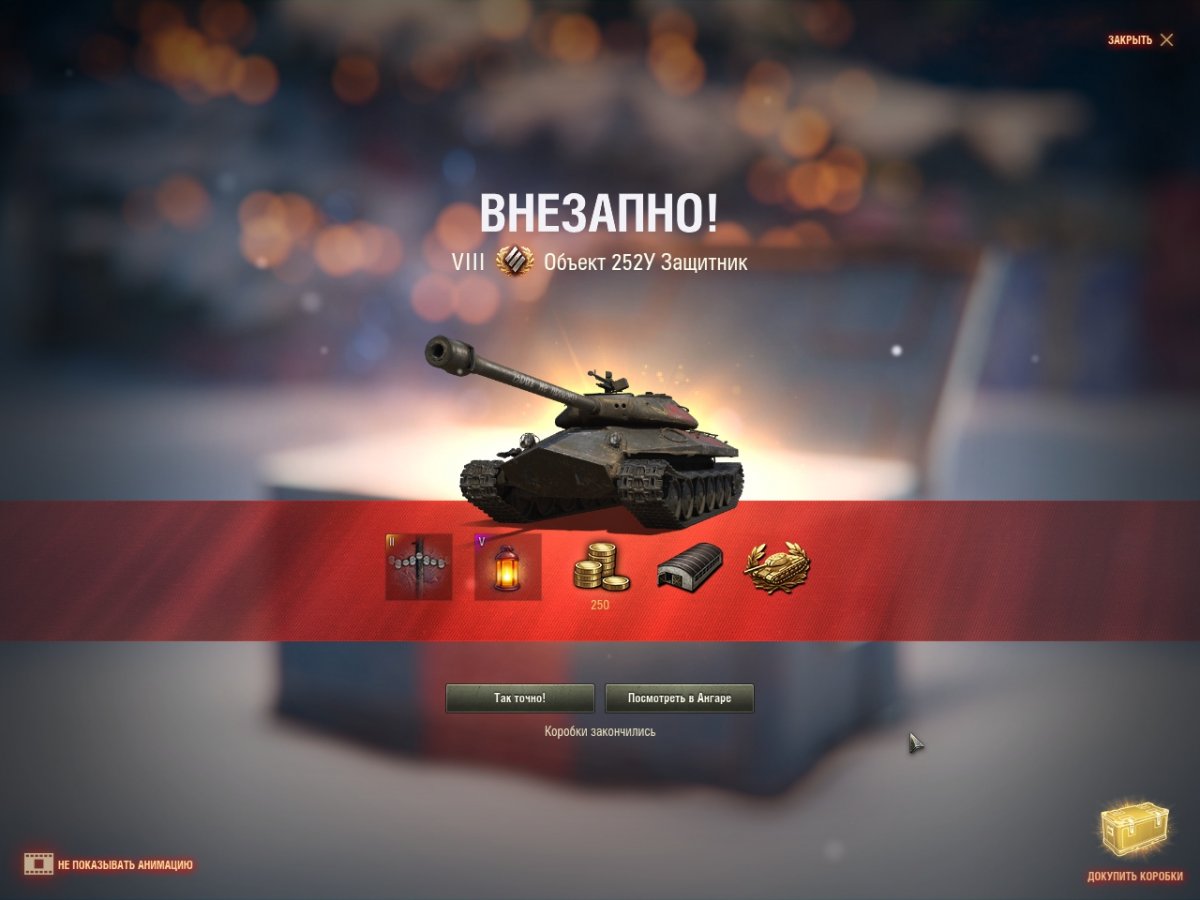Close the loot box reward screen
This screenshot has height=900, width=1200.
[1140, 40]
